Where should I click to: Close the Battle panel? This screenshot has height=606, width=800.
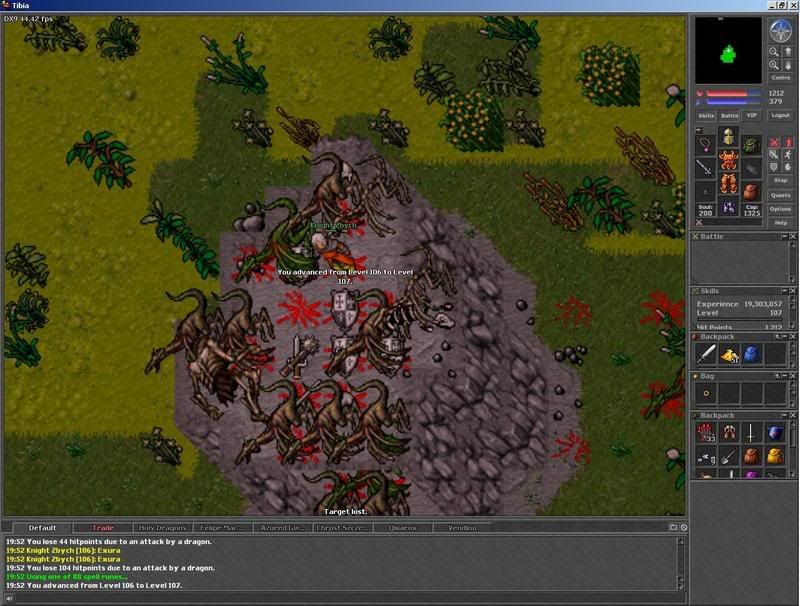coord(793,237)
